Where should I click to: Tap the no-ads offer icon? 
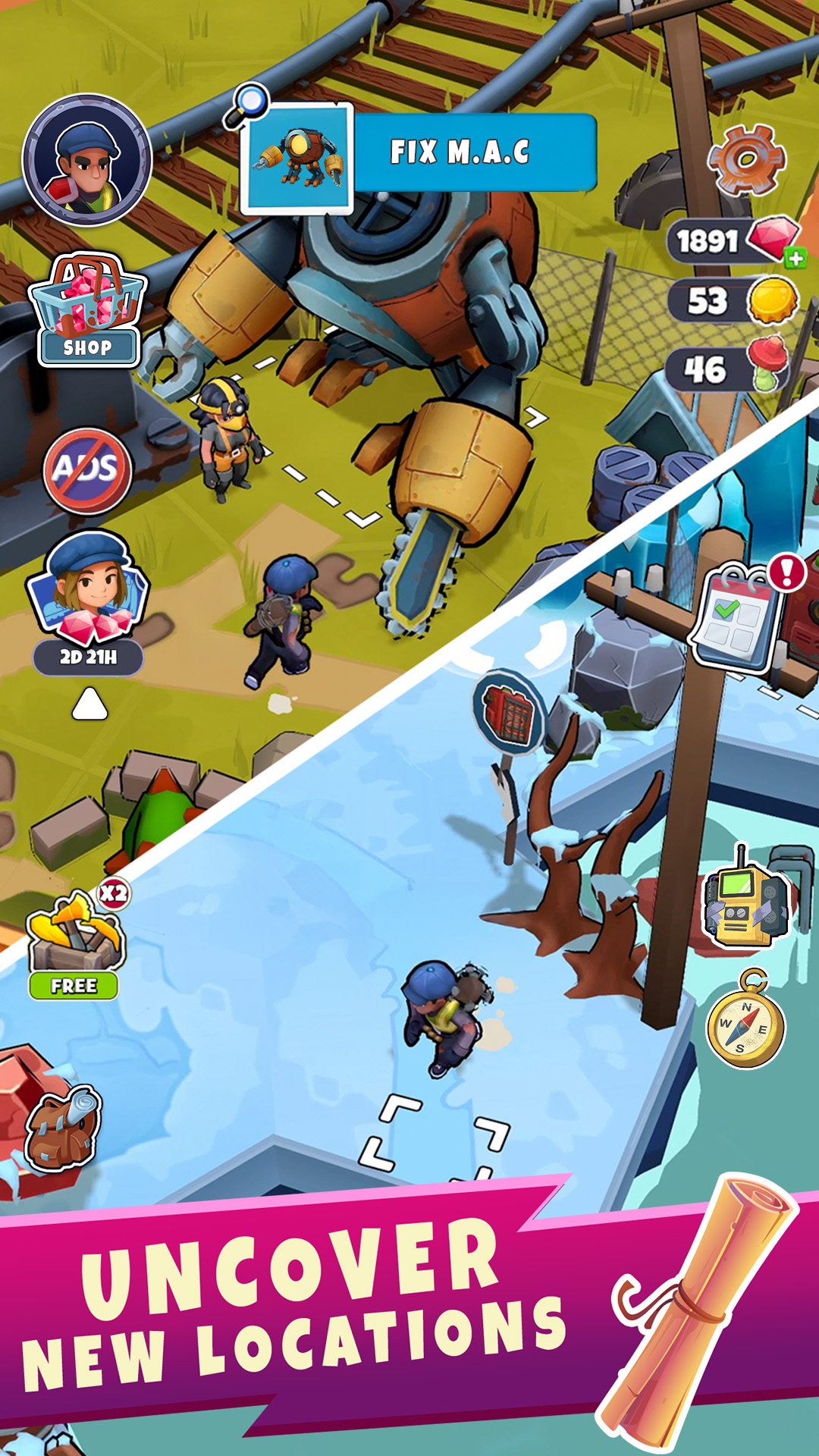(x=87, y=469)
